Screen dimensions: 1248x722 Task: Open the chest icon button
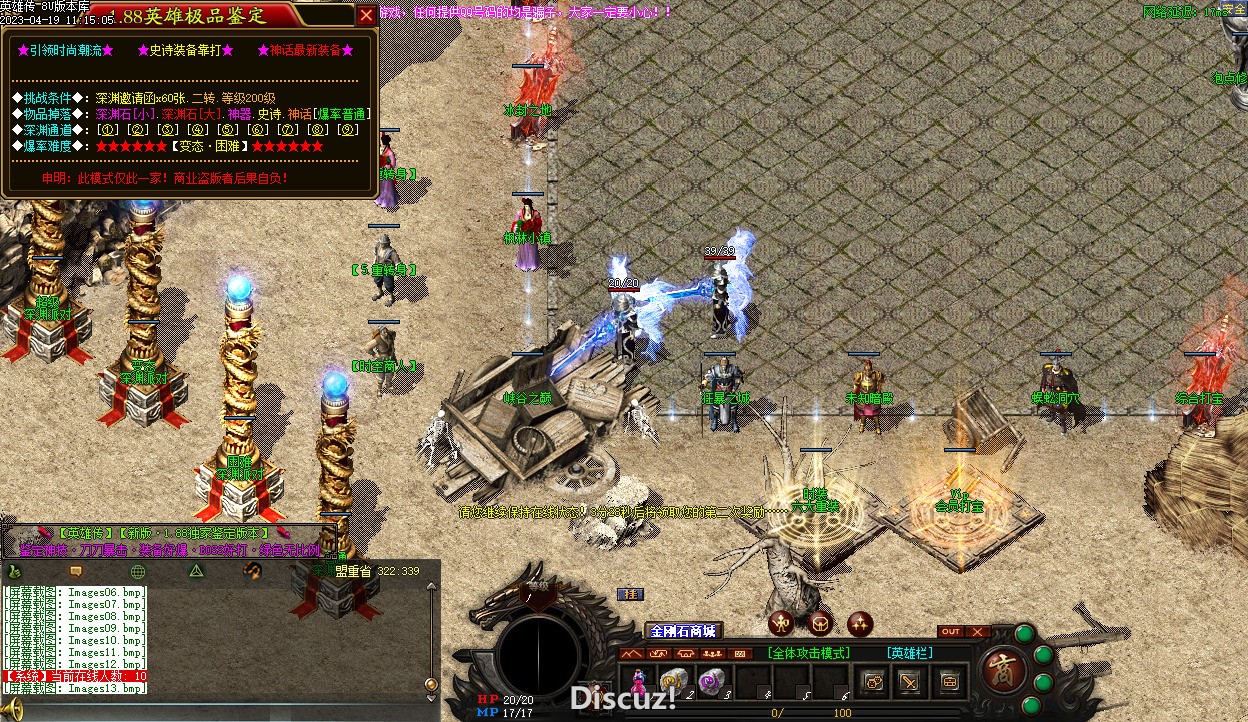point(949,682)
